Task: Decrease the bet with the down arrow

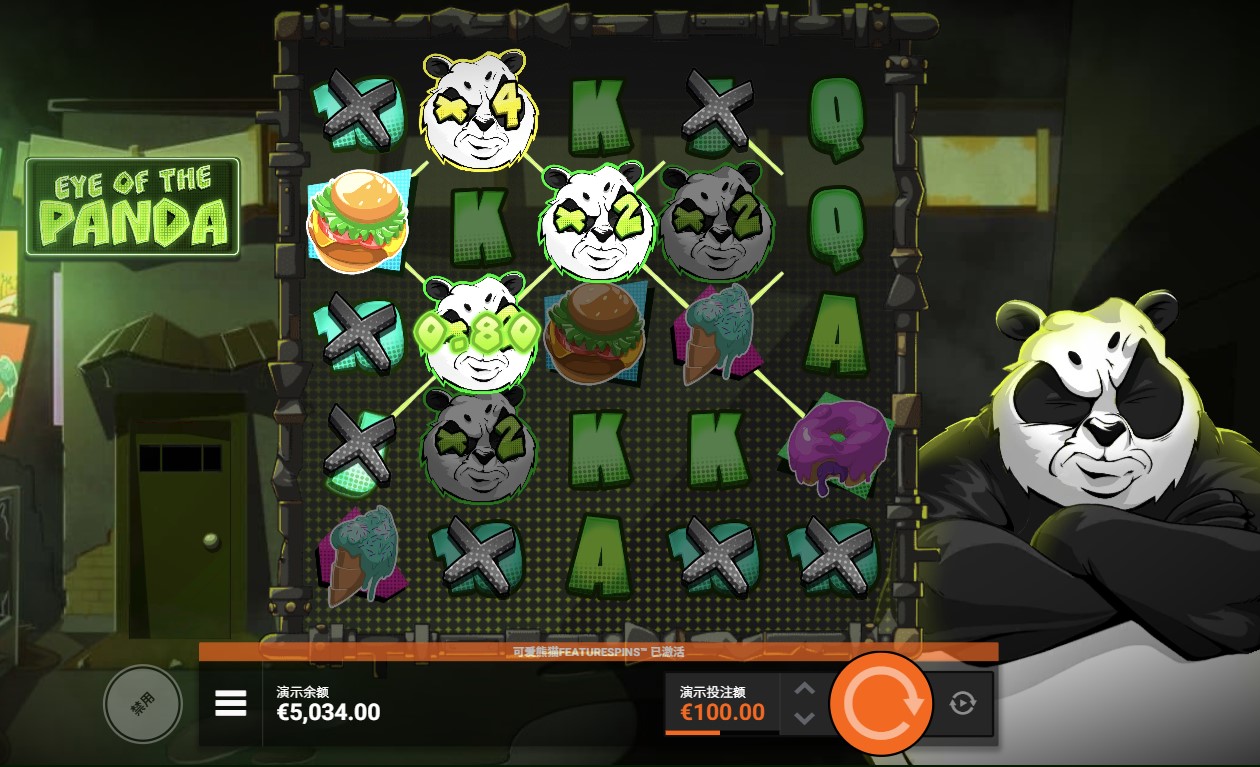Action: (x=804, y=718)
